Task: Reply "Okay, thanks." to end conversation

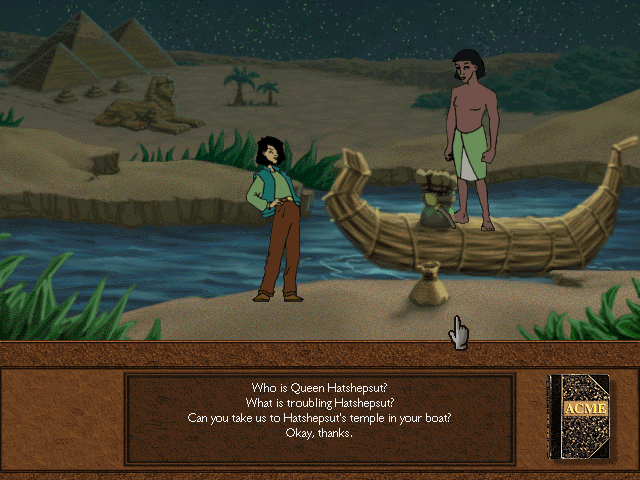Action: point(319,433)
